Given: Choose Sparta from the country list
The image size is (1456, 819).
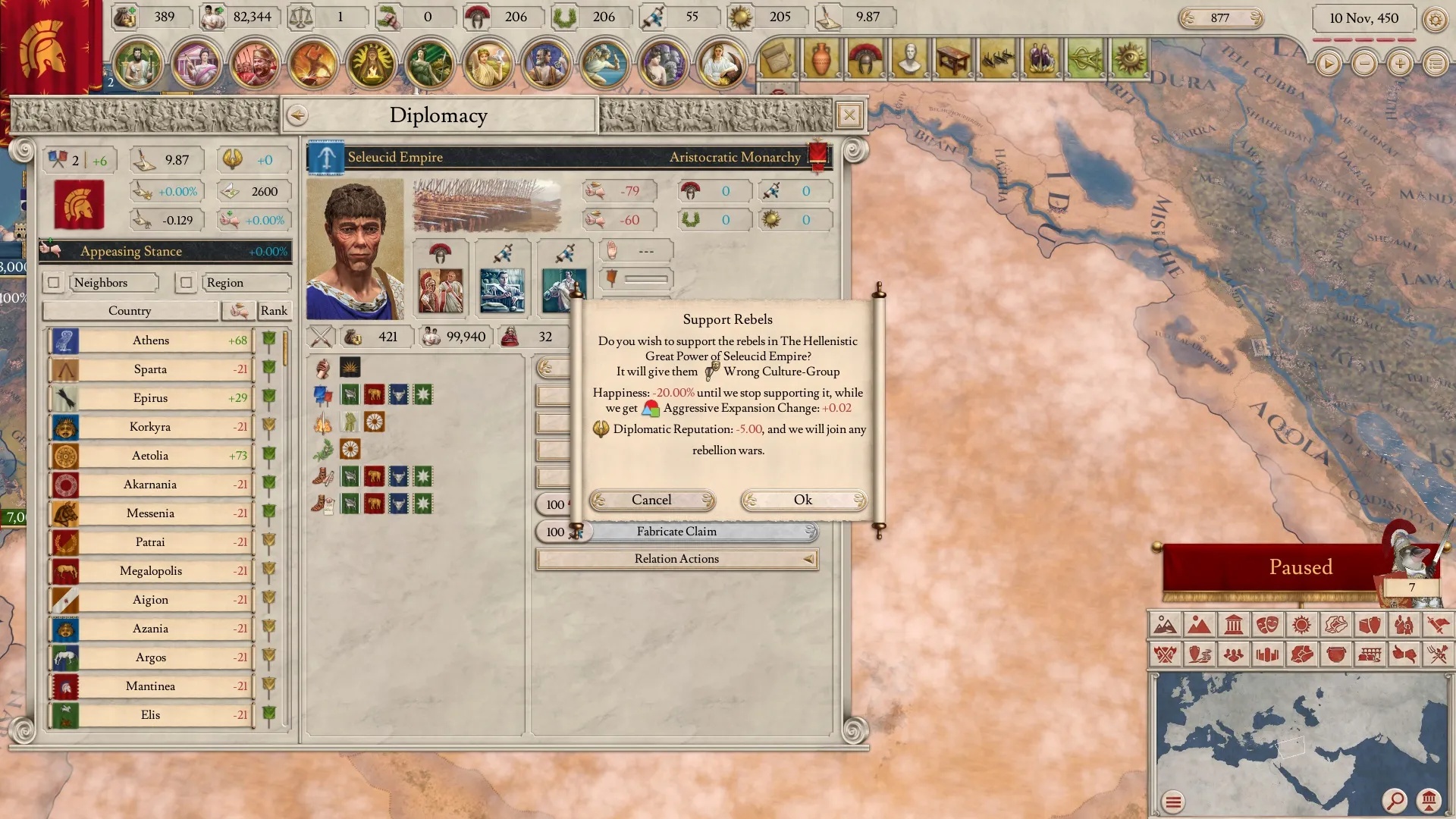Looking at the screenshot, I should (151, 369).
